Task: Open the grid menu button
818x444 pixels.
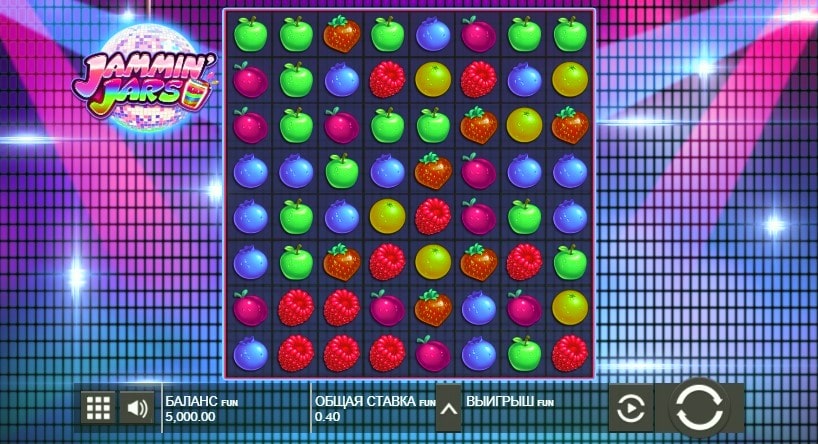Action: (98, 407)
